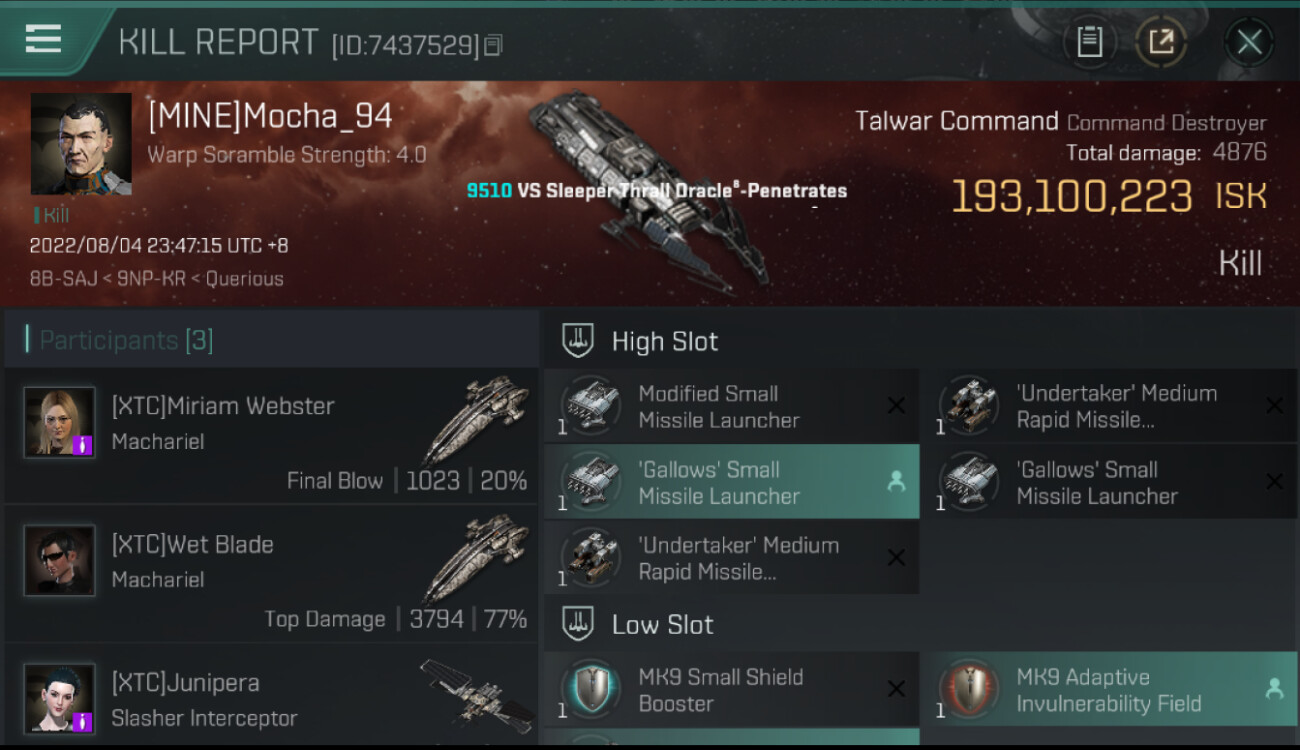Screen dimensions: 1300x750
Task: Close the kill report window
Action: 1249,42
